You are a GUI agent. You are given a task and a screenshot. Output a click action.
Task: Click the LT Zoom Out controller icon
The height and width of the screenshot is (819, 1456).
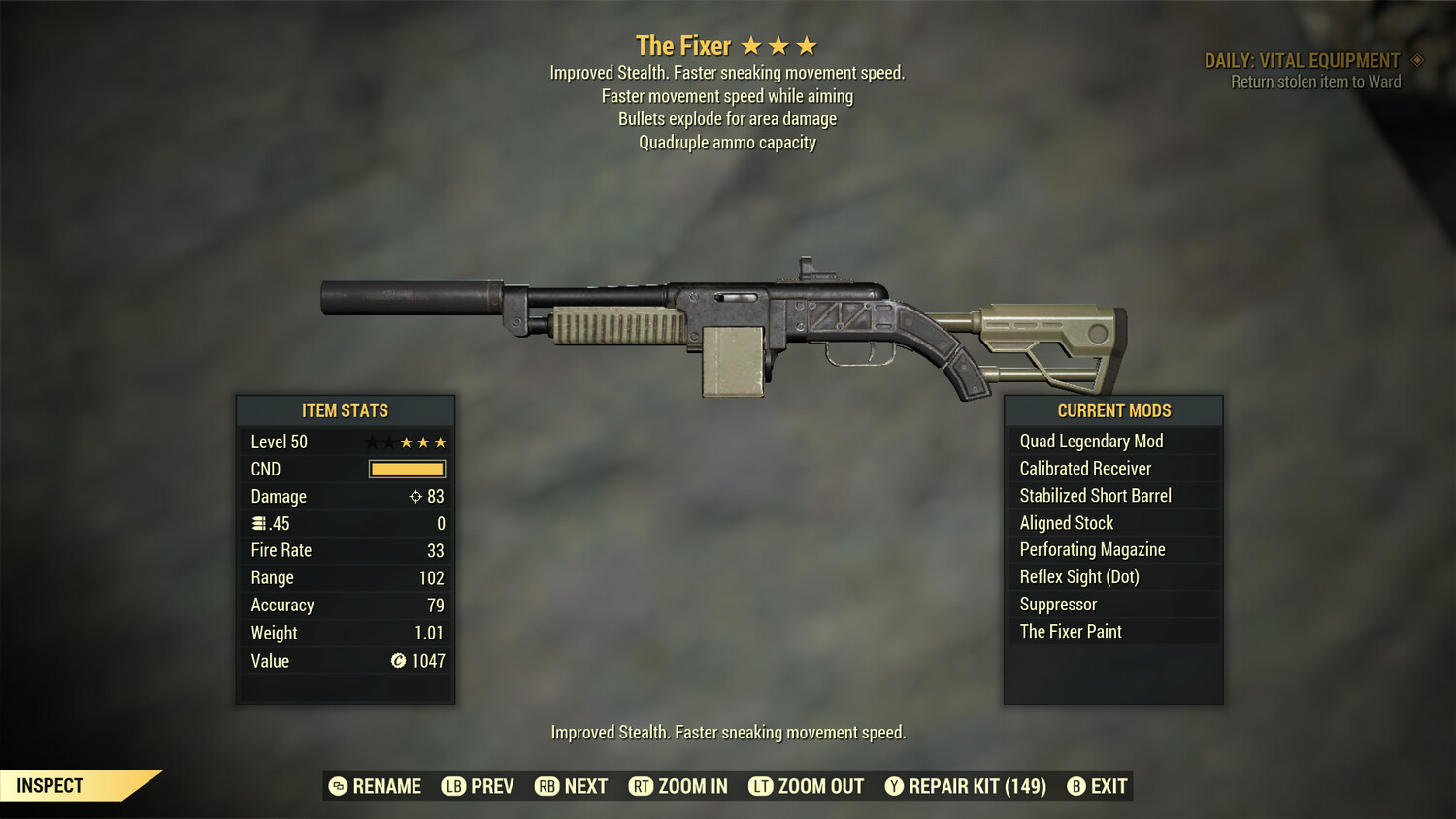pos(762,786)
